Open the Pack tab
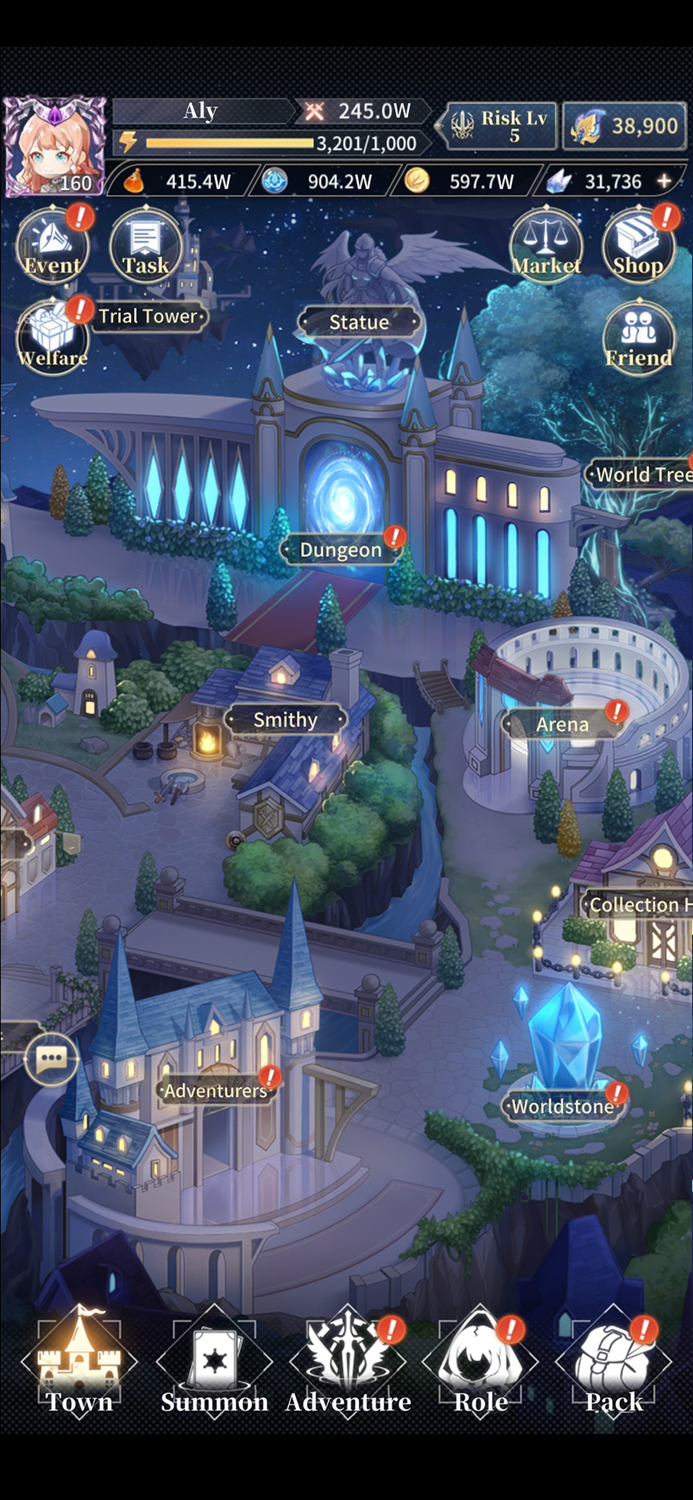This screenshot has height=1500, width=693. coord(614,1365)
